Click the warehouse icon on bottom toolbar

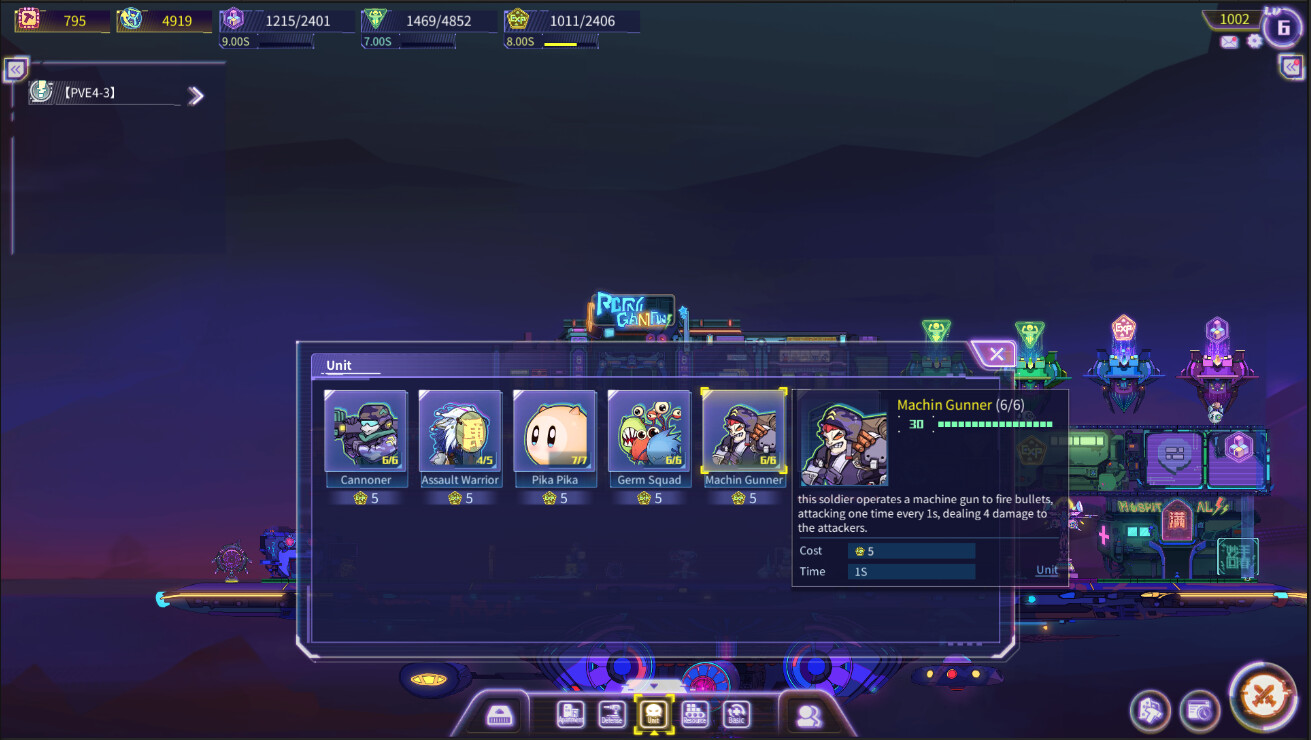pos(500,715)
